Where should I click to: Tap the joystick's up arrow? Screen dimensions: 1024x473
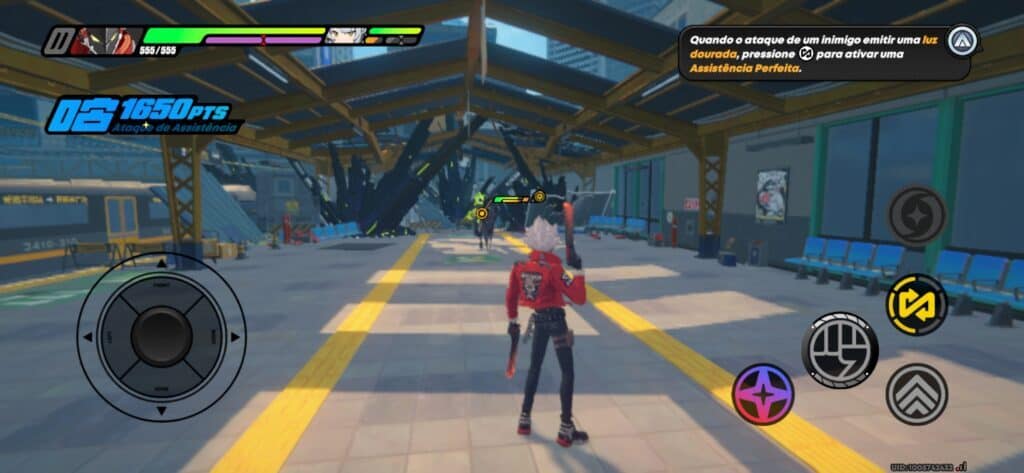pos(161,262)
